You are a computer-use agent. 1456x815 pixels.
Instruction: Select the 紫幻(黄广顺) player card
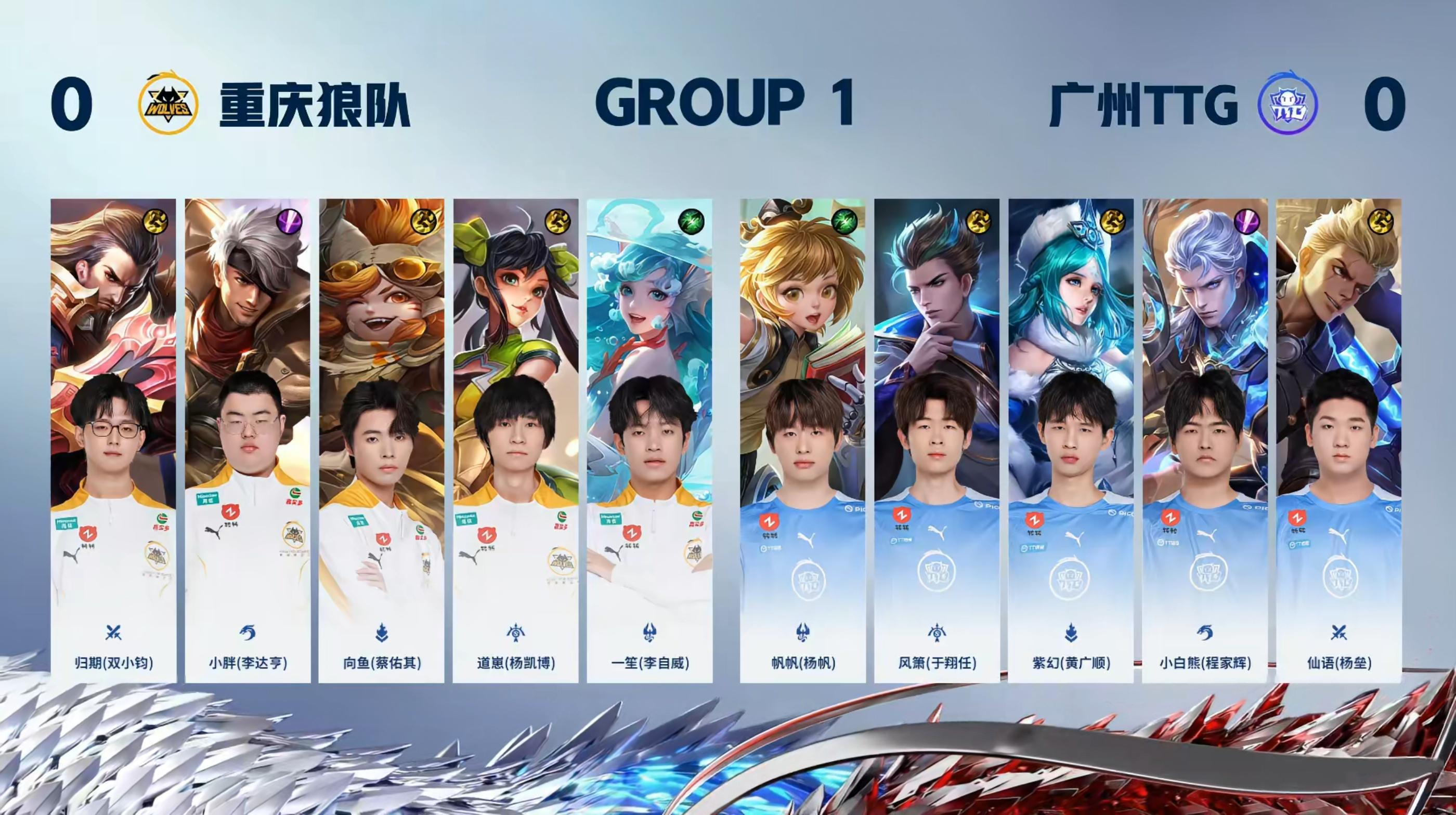(1071, 441)
